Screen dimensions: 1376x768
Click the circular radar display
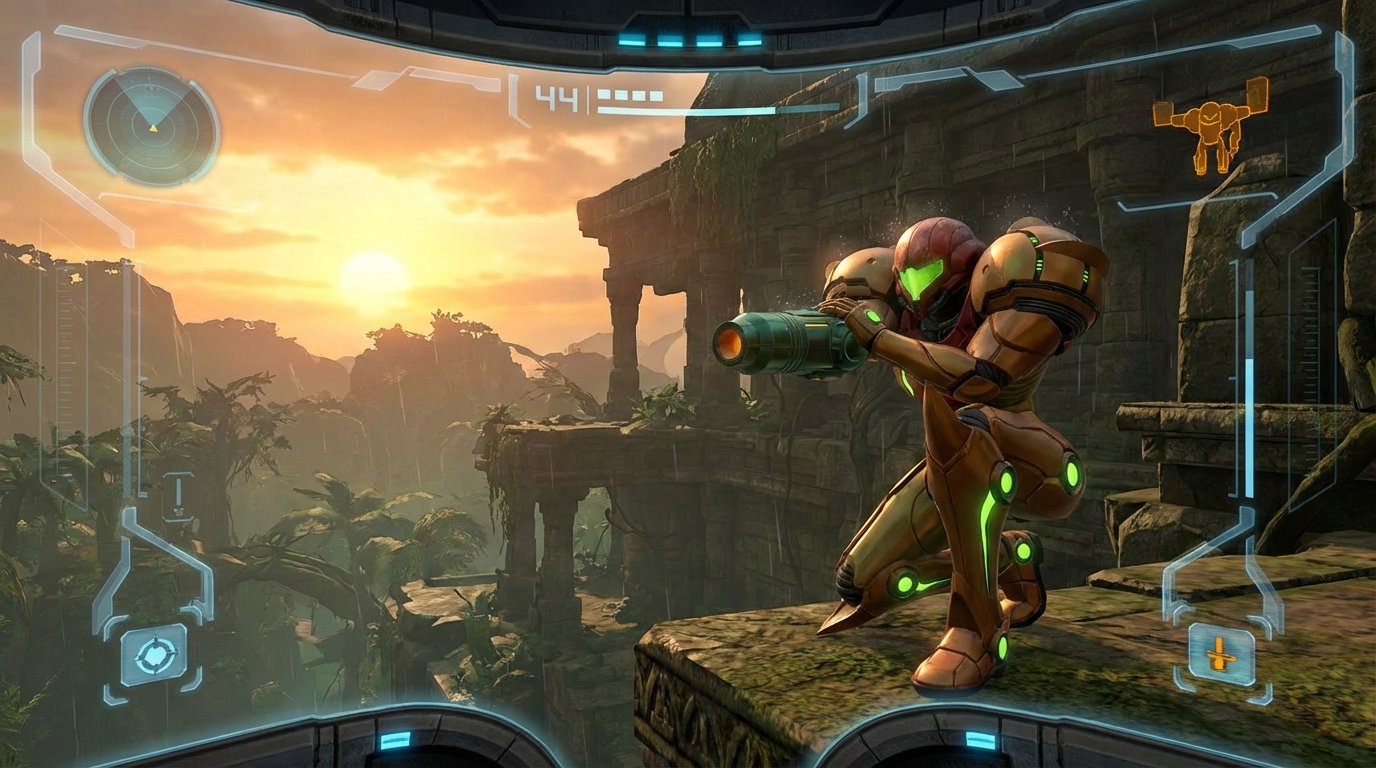pos(151,127)
